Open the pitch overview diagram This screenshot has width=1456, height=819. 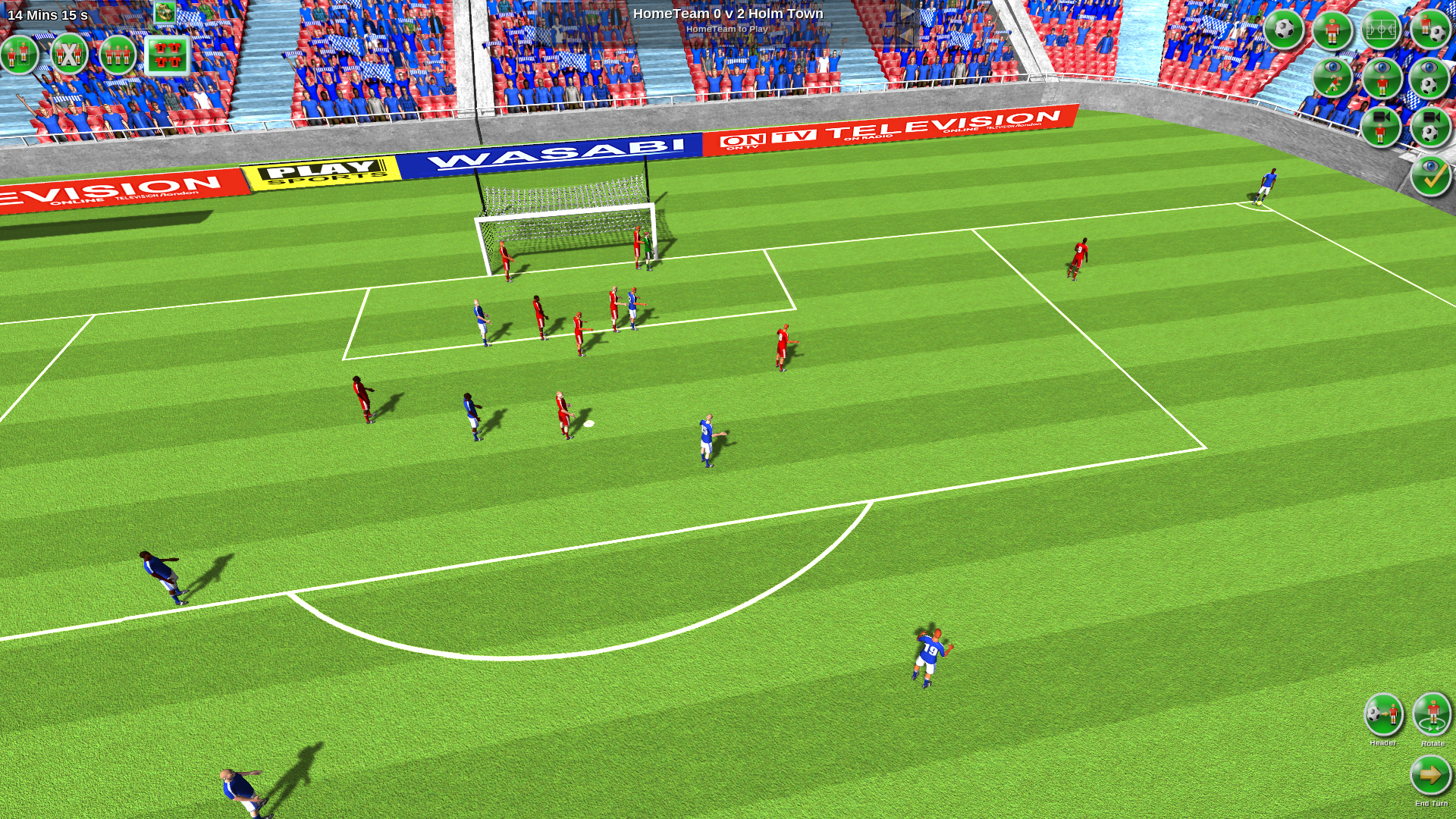tap(1381, 30)
